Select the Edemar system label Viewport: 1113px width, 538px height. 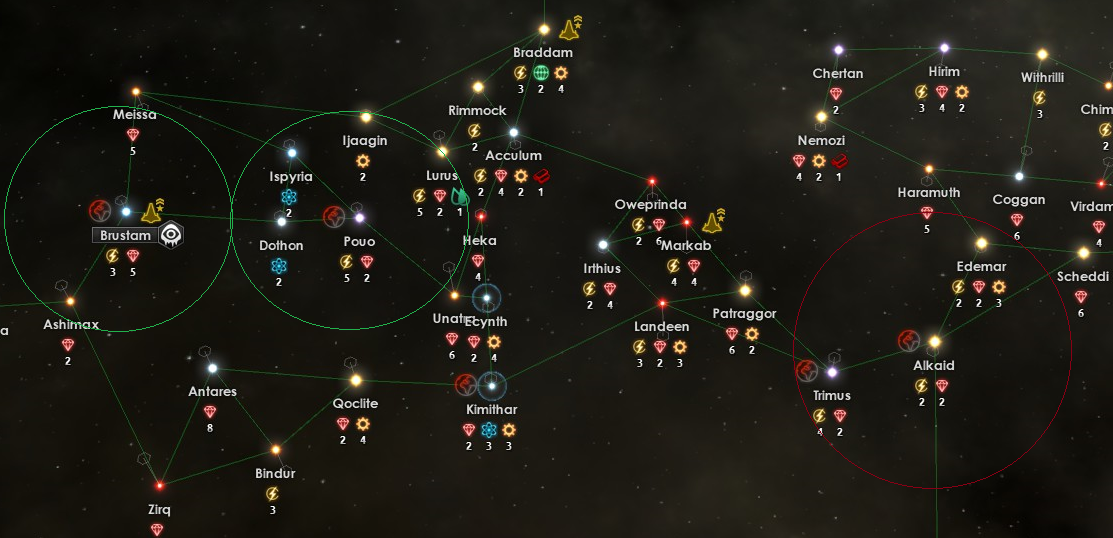[981, 267]
